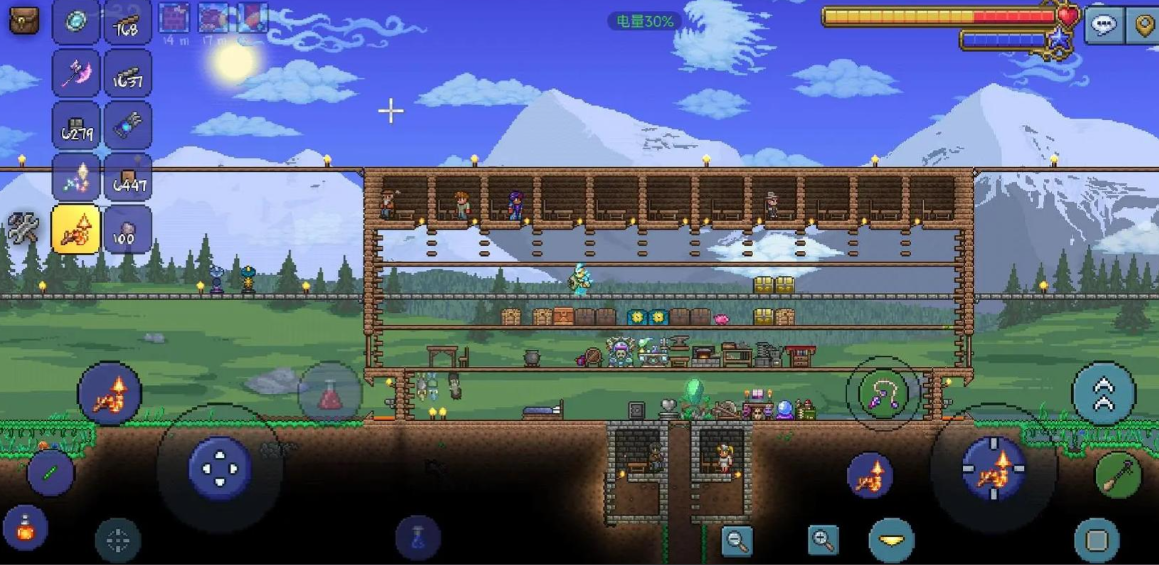Tap the smart cursor crosshair toggle
1159x565 pixels.
[118, 541]
